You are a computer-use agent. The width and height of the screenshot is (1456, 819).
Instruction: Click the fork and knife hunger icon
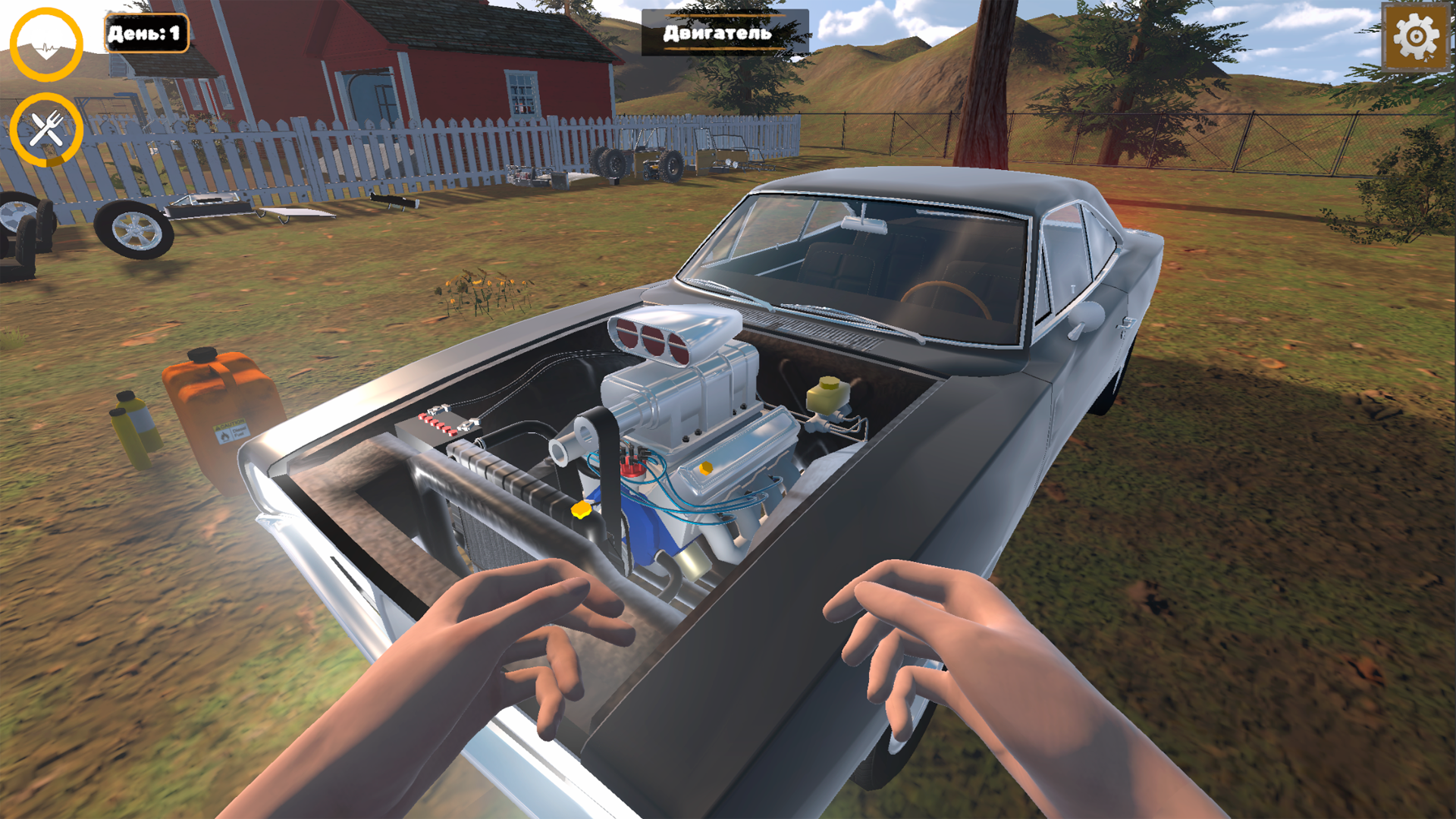47,127
